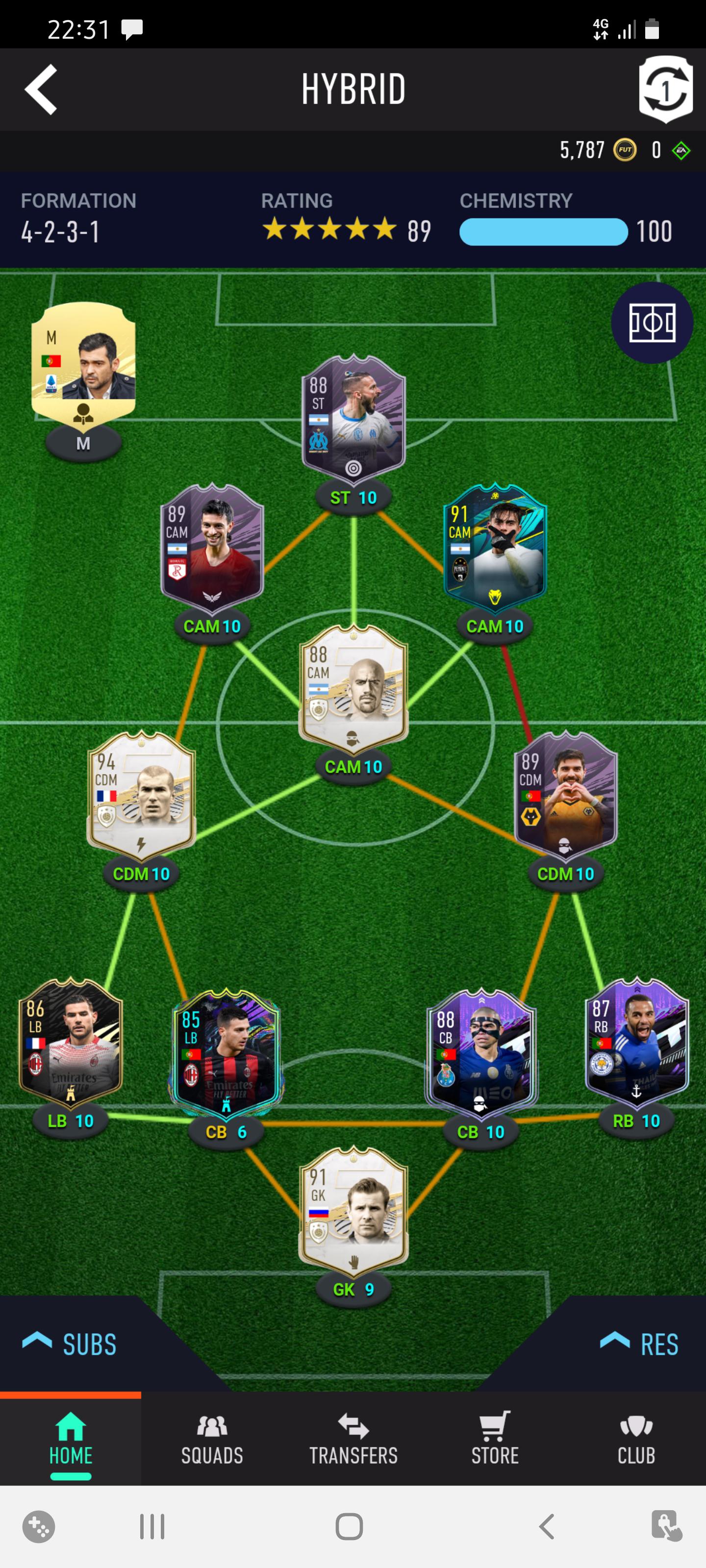Image resolution: width=706 pixels, height=1568 pixels.
Task: Tap the FUT coin icon beside the balance
Action: coord(625,151)
